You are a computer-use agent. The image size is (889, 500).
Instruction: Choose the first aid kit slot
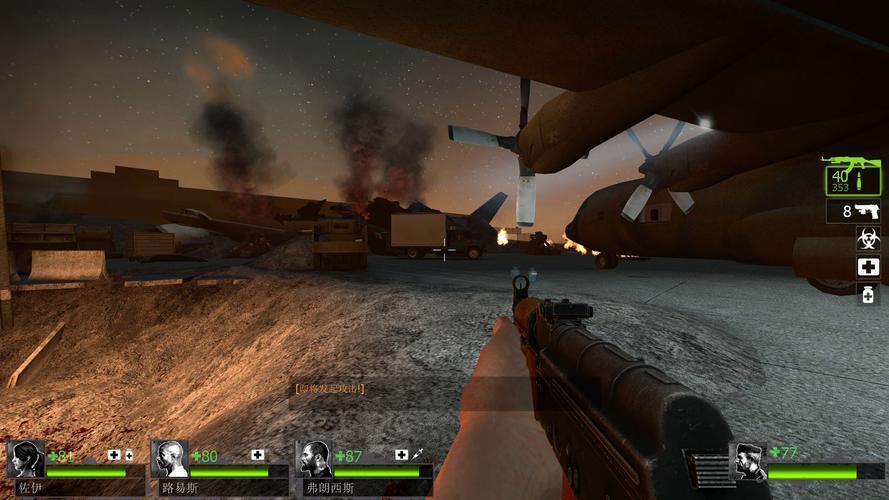pyautogui.click(x=867, y=267)
